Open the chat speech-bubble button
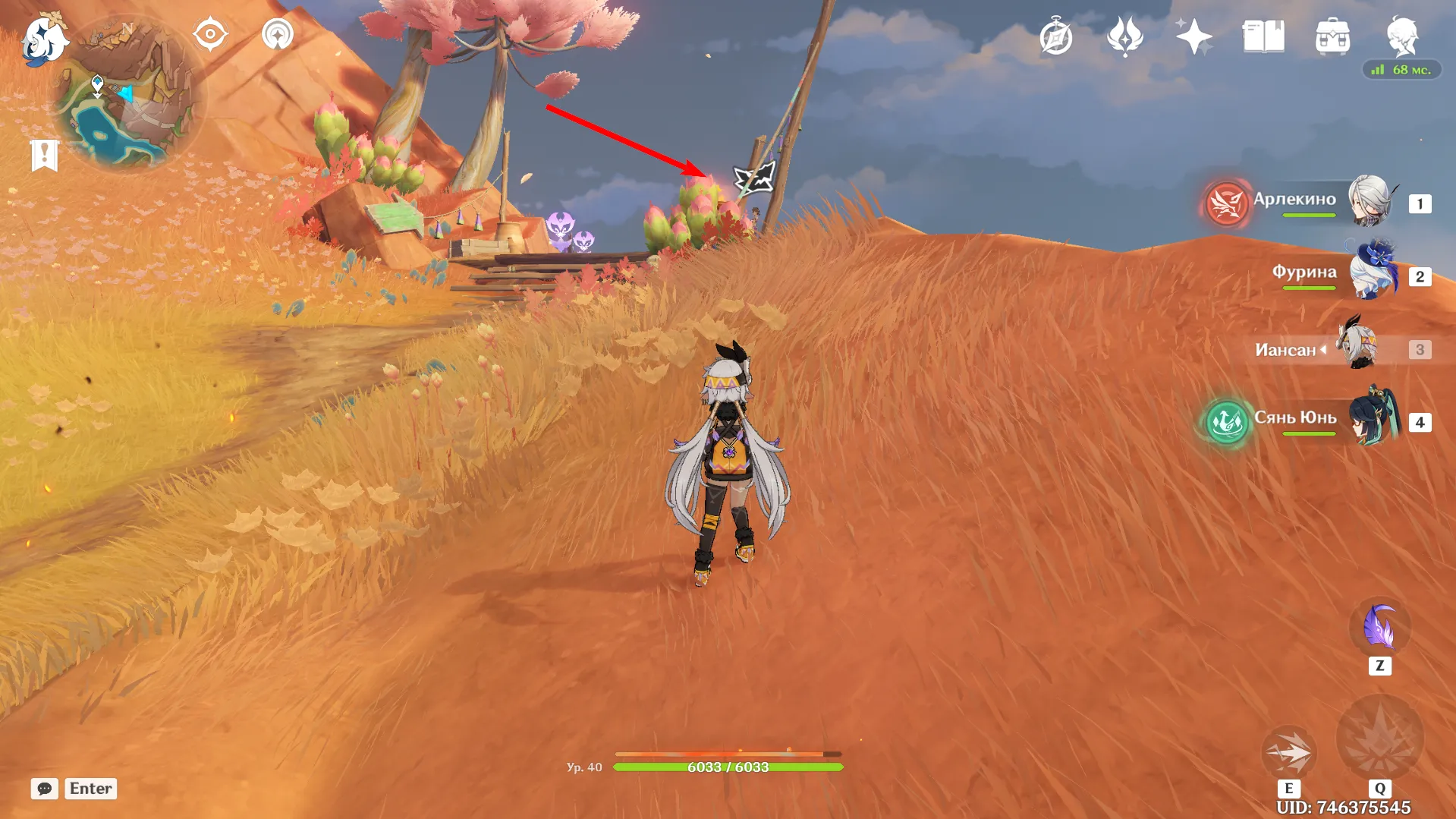Image resolution: width=1456 pixels, height=819 pixels. tap(45, 789)
